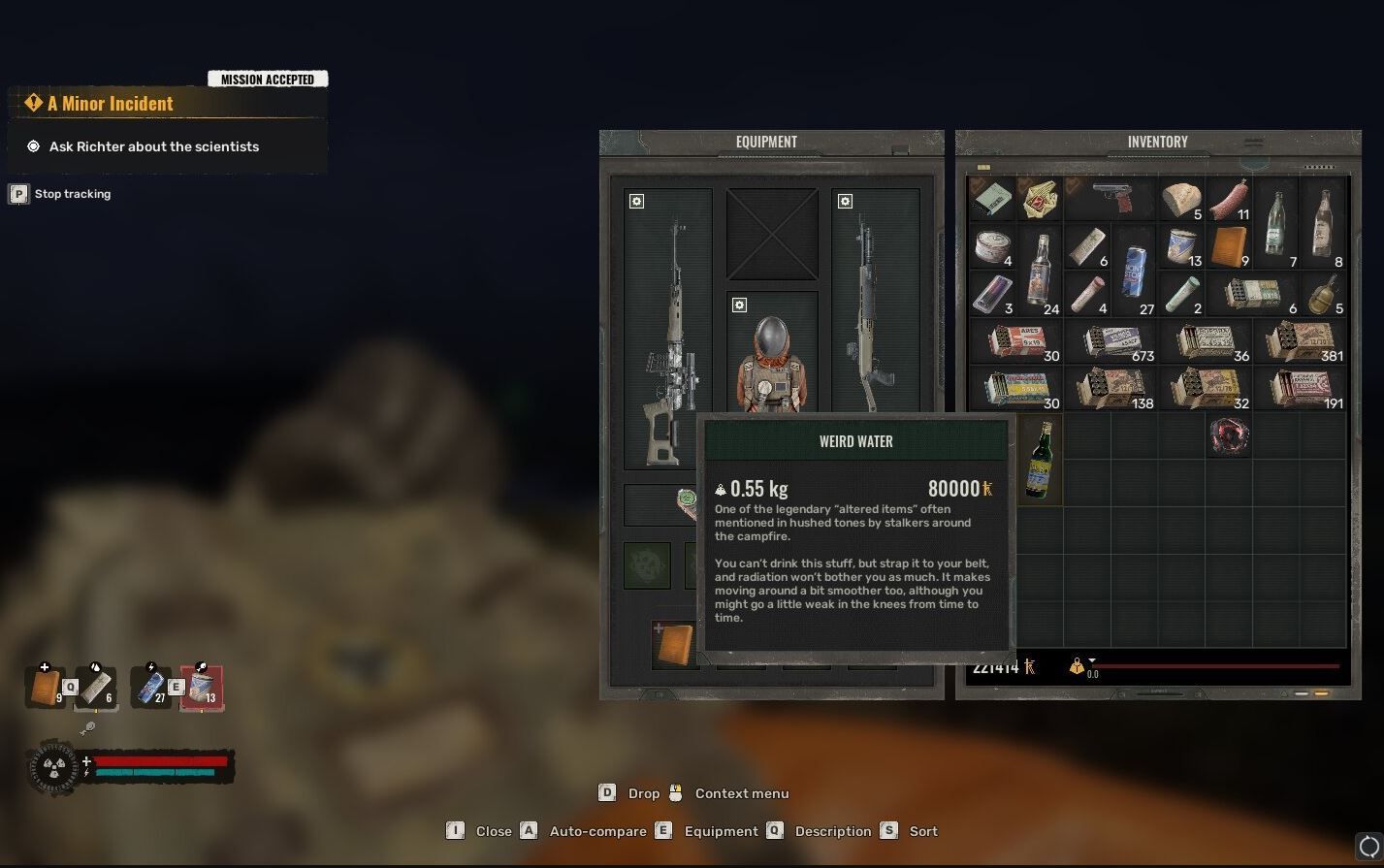This screenshot has height=868, width=1384.
Task: Select the vodka bottle stack of 24
Action: (1040, 271)
